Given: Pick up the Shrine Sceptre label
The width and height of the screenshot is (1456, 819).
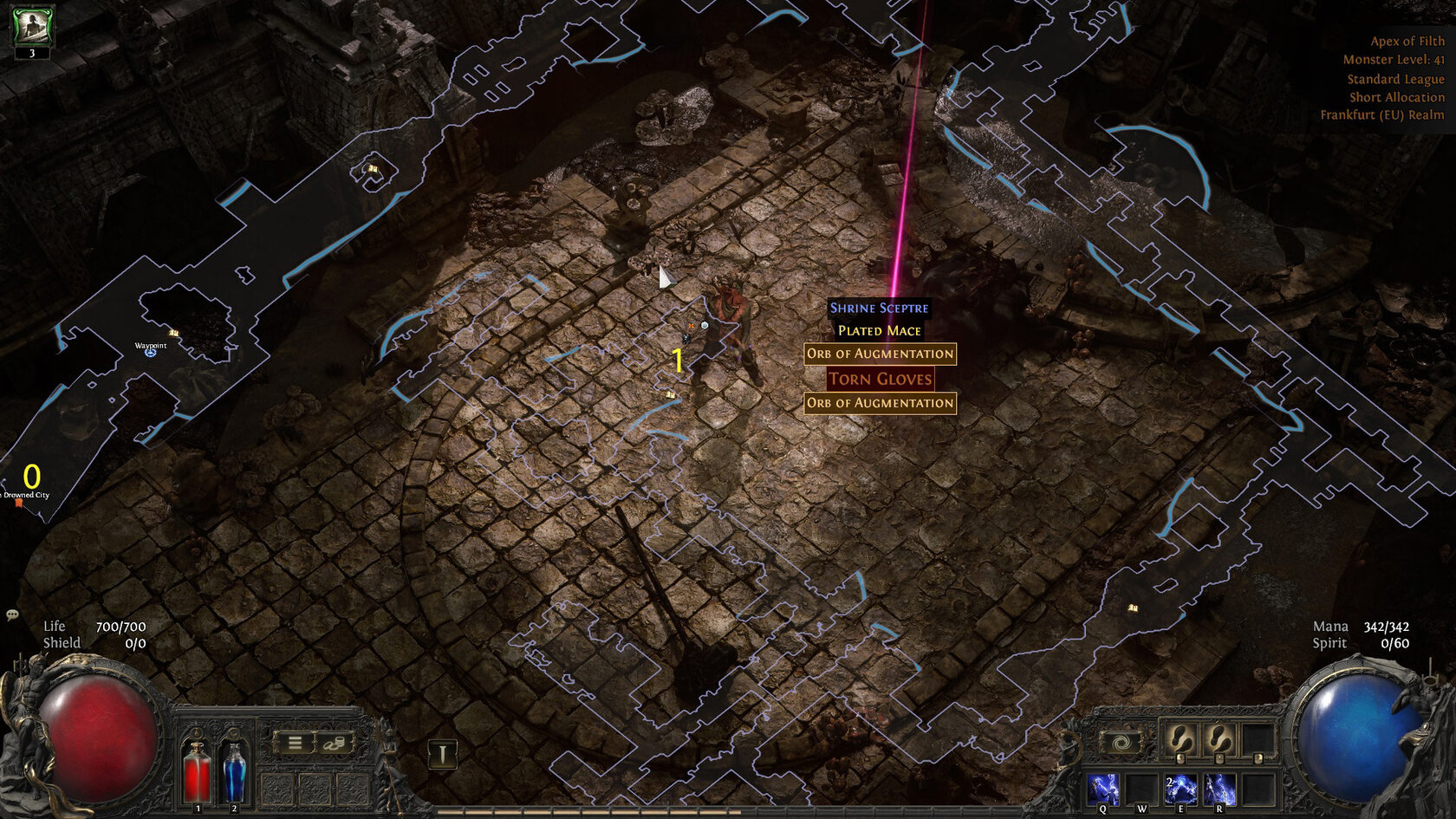Looking at the screenshot, I should [879, 308].
